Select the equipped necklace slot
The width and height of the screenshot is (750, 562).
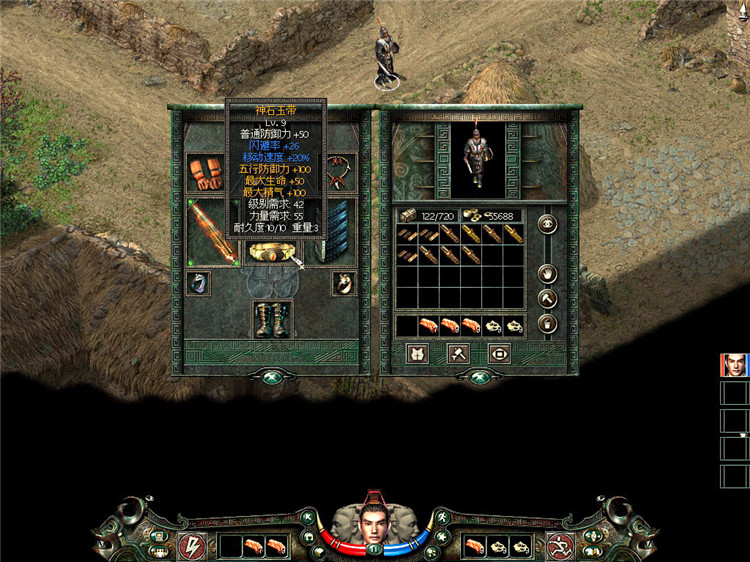341,172
